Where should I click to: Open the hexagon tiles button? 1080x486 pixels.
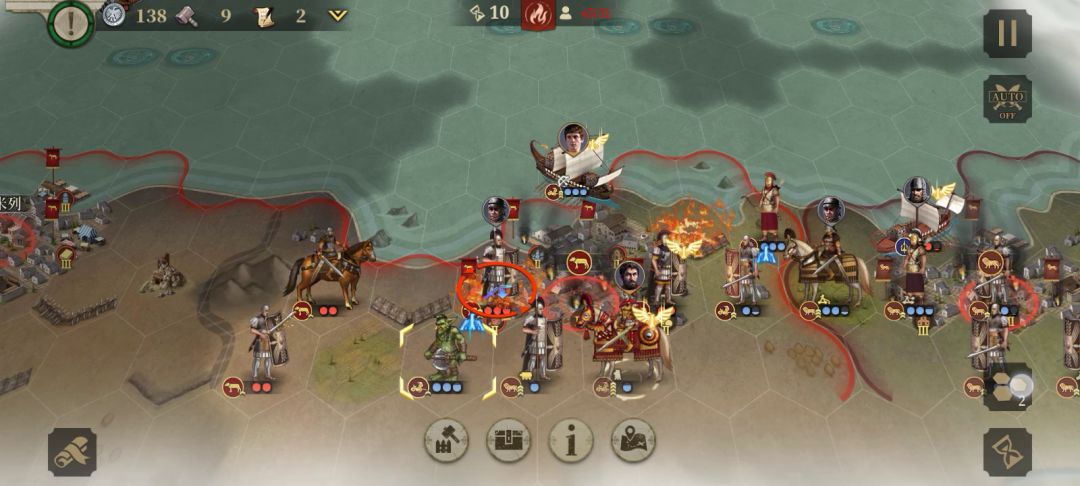[1007, 387]
